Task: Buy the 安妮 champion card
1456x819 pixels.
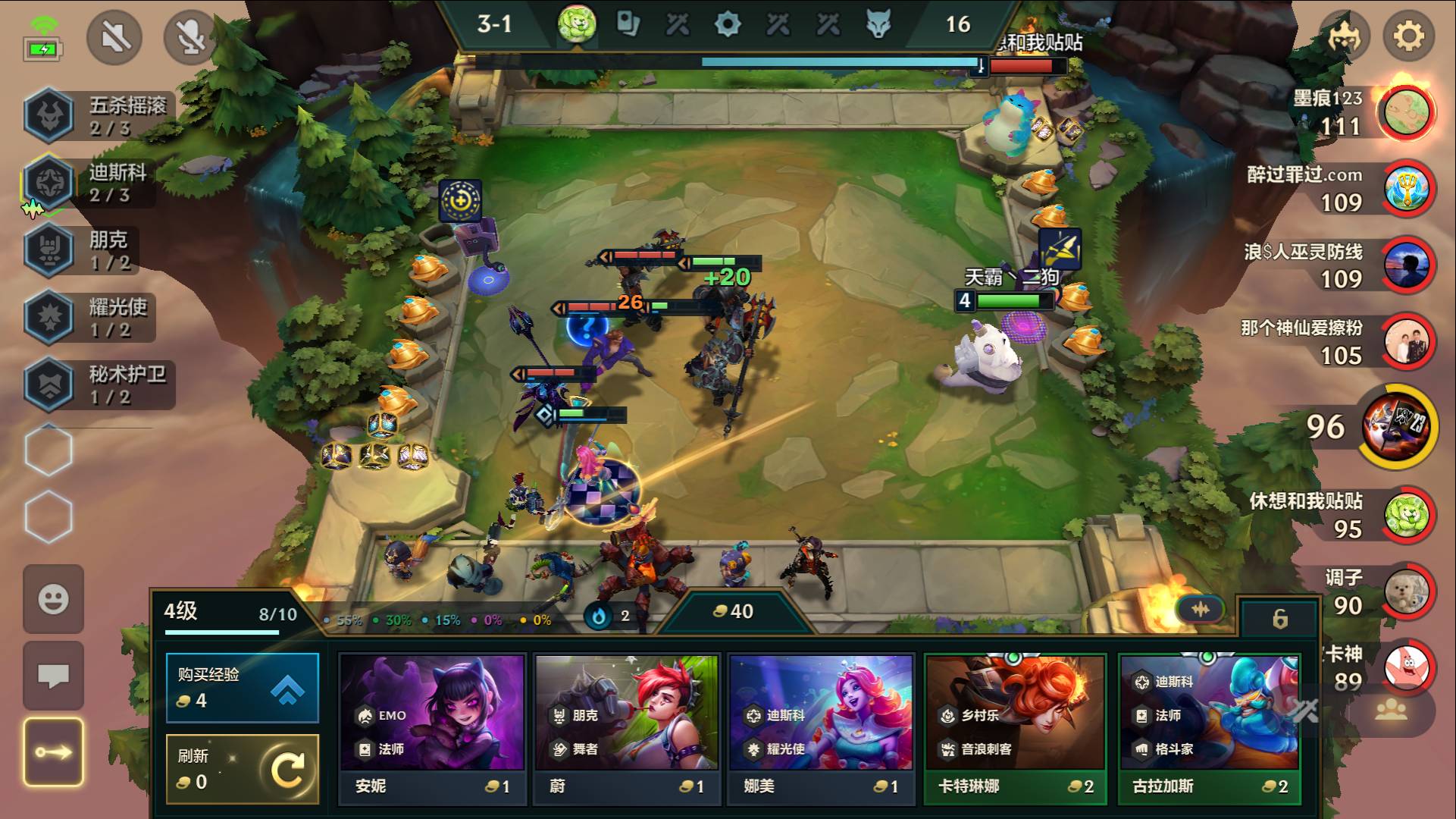Action: [432, 726]
